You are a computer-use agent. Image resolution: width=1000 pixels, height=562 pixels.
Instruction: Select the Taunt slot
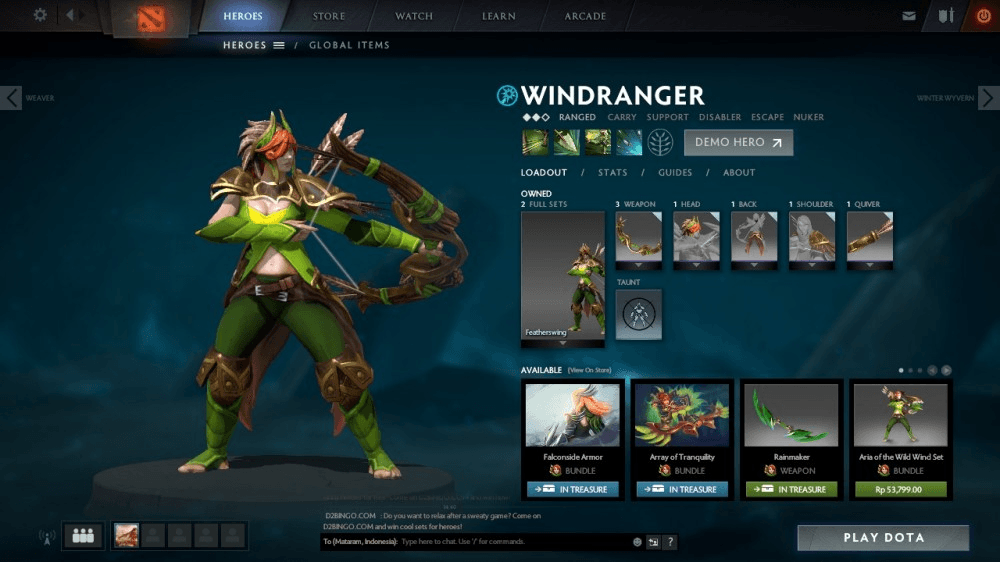pyautogui.click(x=638, y=314)
